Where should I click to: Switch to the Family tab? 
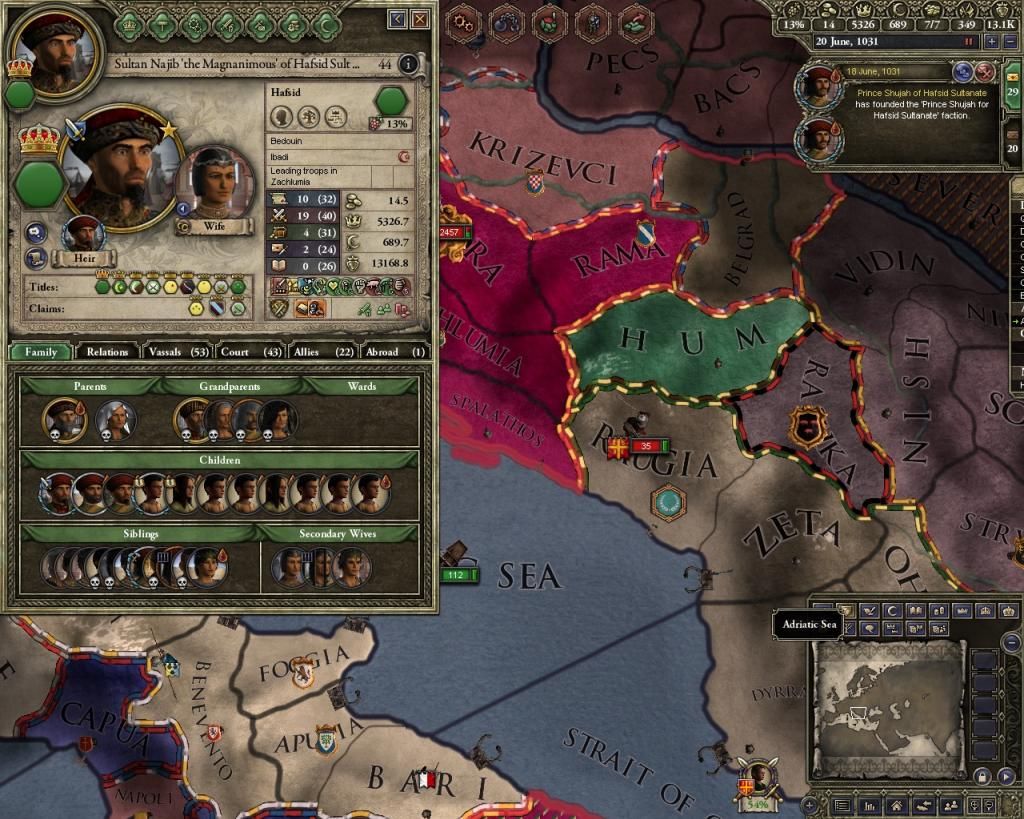(x=41, y=351)
